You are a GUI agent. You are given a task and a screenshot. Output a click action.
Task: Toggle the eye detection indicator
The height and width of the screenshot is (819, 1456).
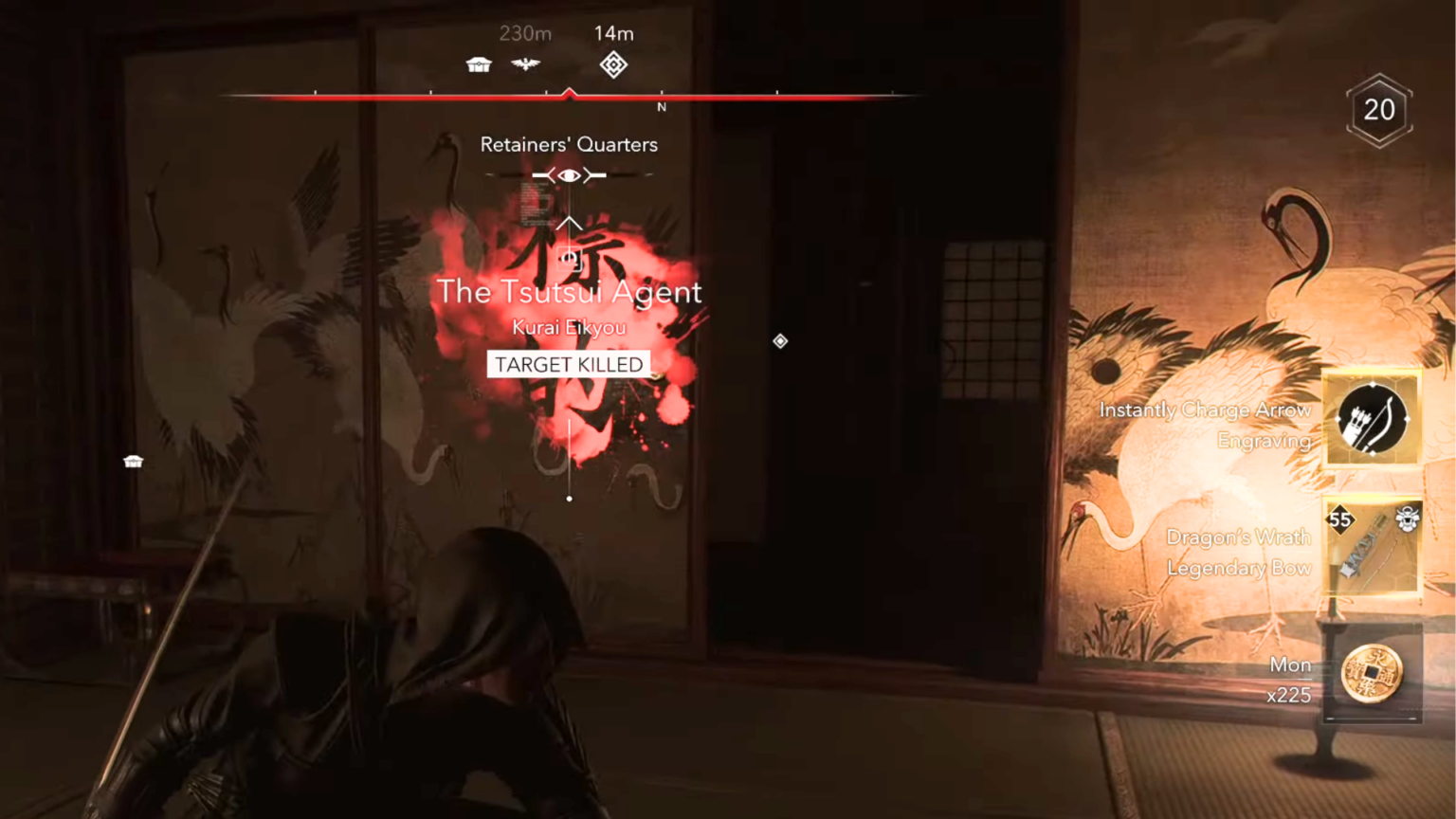(569, 174)
